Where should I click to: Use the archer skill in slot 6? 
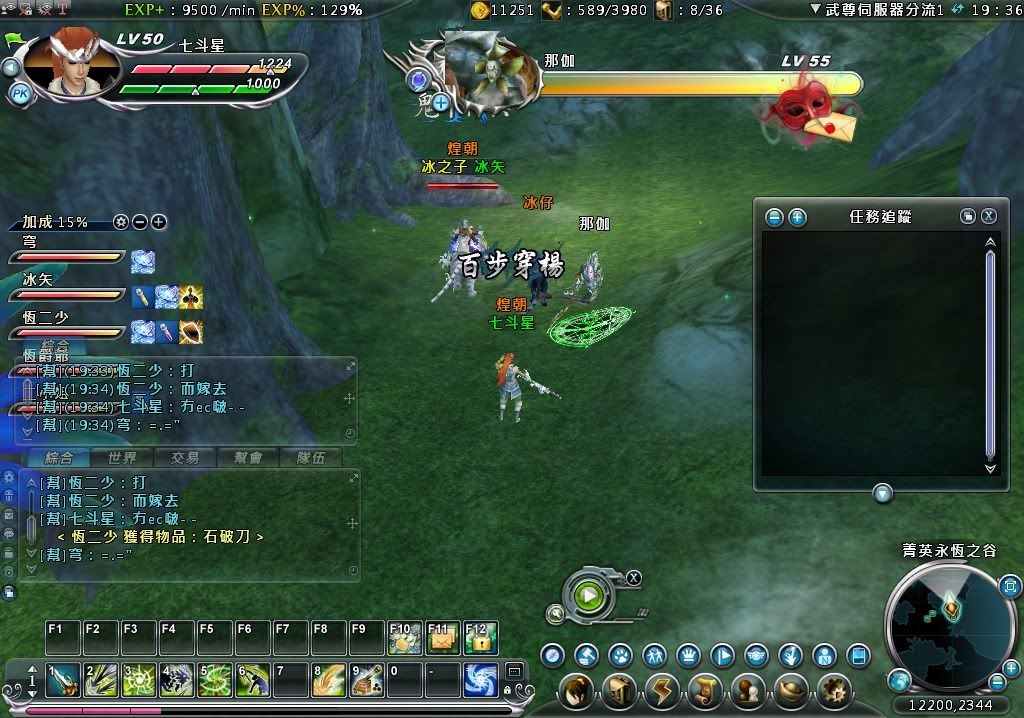tap(253, 680)
